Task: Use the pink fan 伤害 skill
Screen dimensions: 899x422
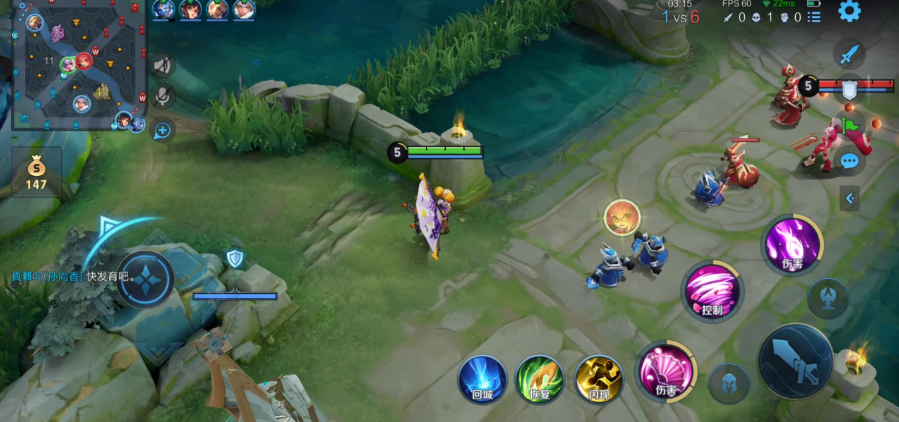Action: (665, 370)
